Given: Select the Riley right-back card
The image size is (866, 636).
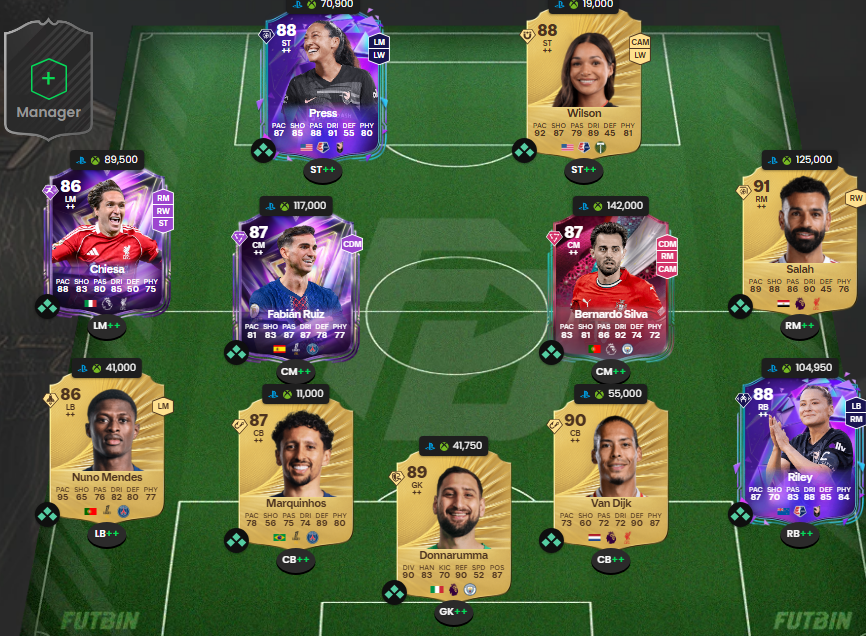Looking at the screenshot, I should click(x=799, y=447).
